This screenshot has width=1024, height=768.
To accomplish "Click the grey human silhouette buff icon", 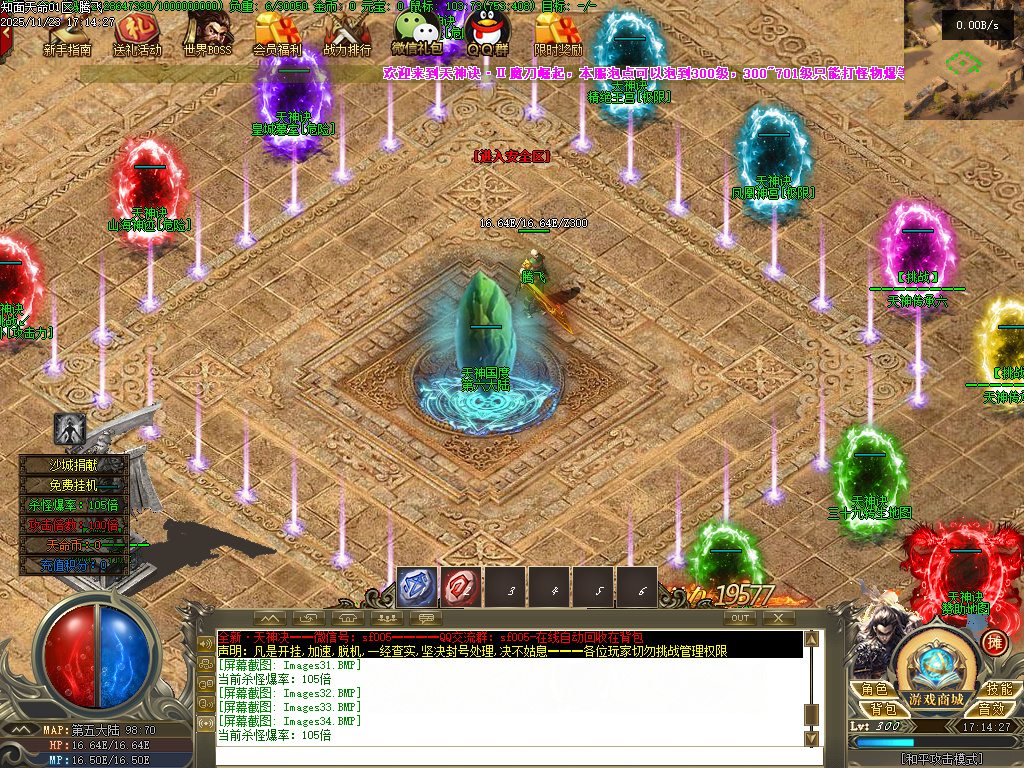I will 69,429.
